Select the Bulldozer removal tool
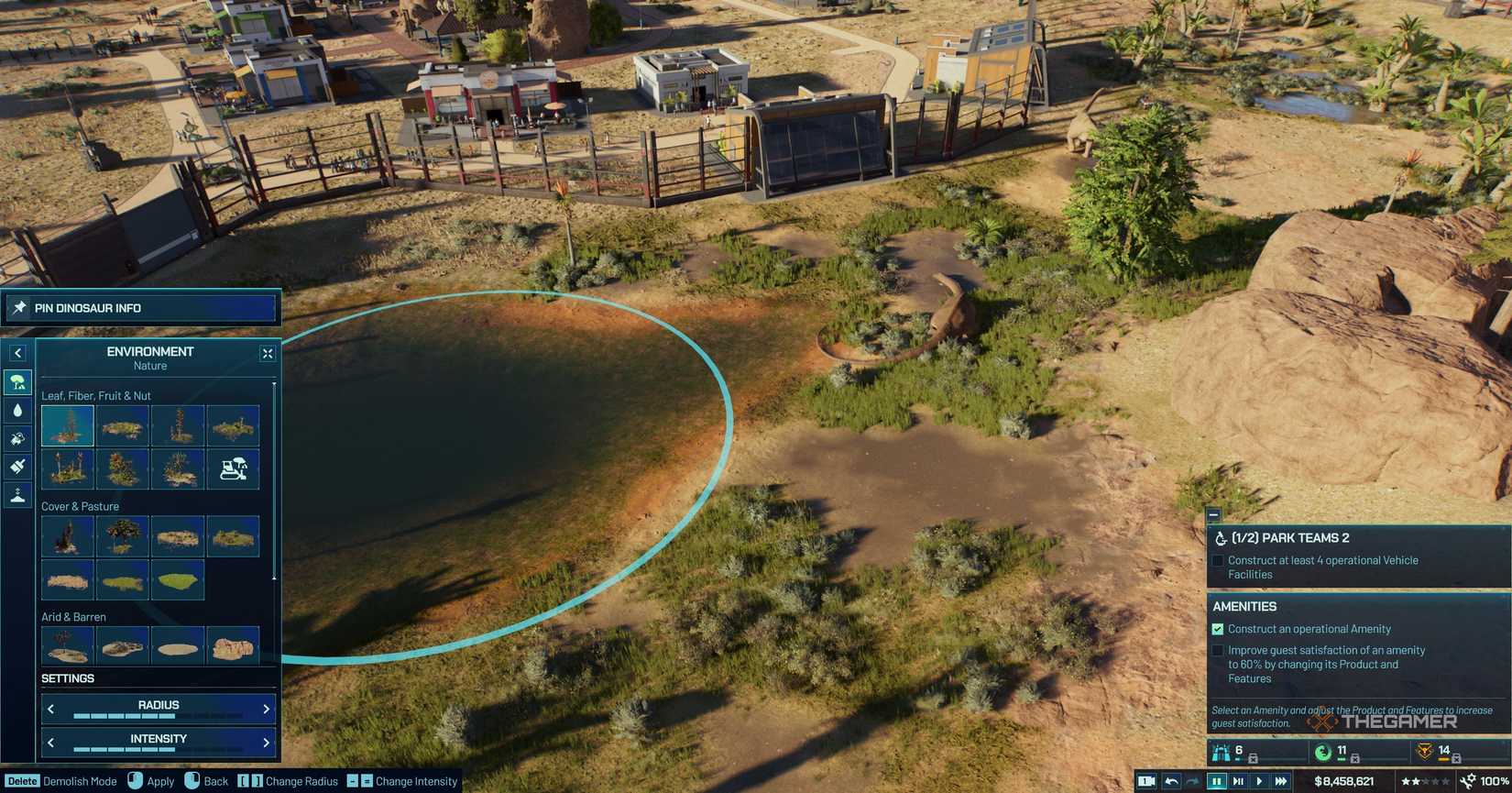1512x793 pixels. 233,468
